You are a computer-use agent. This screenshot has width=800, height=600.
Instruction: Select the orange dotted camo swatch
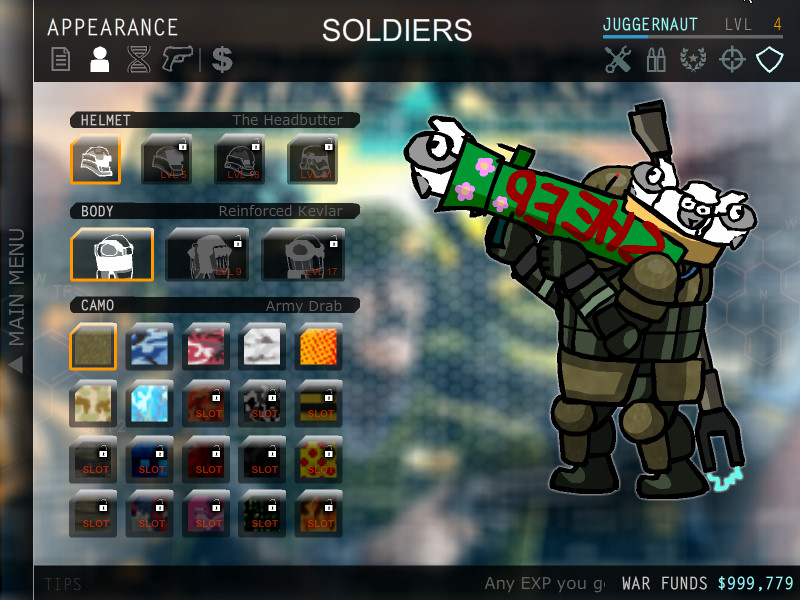321,346
